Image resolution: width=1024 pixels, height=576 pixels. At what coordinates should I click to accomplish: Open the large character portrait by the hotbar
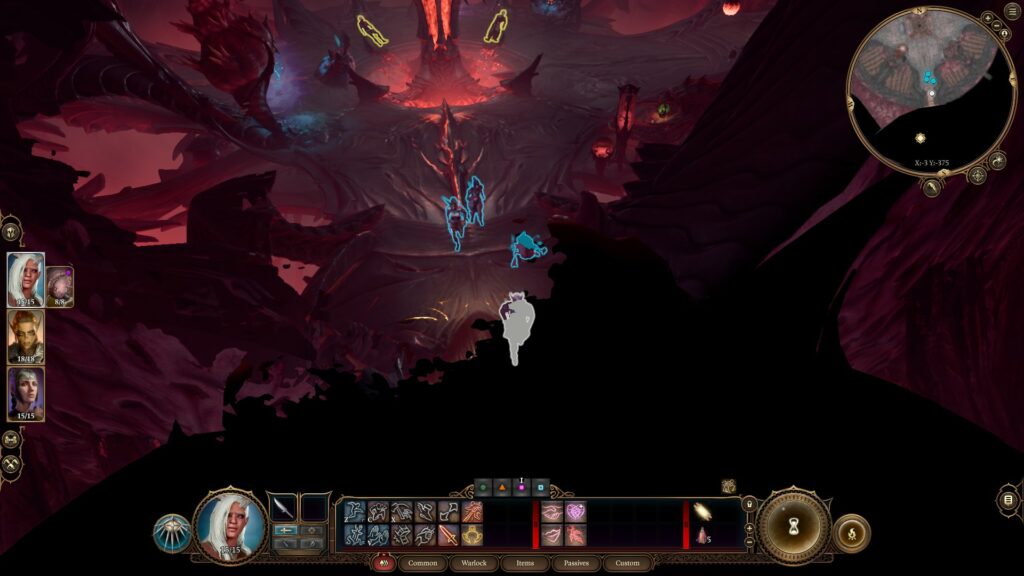click(230, 525)
